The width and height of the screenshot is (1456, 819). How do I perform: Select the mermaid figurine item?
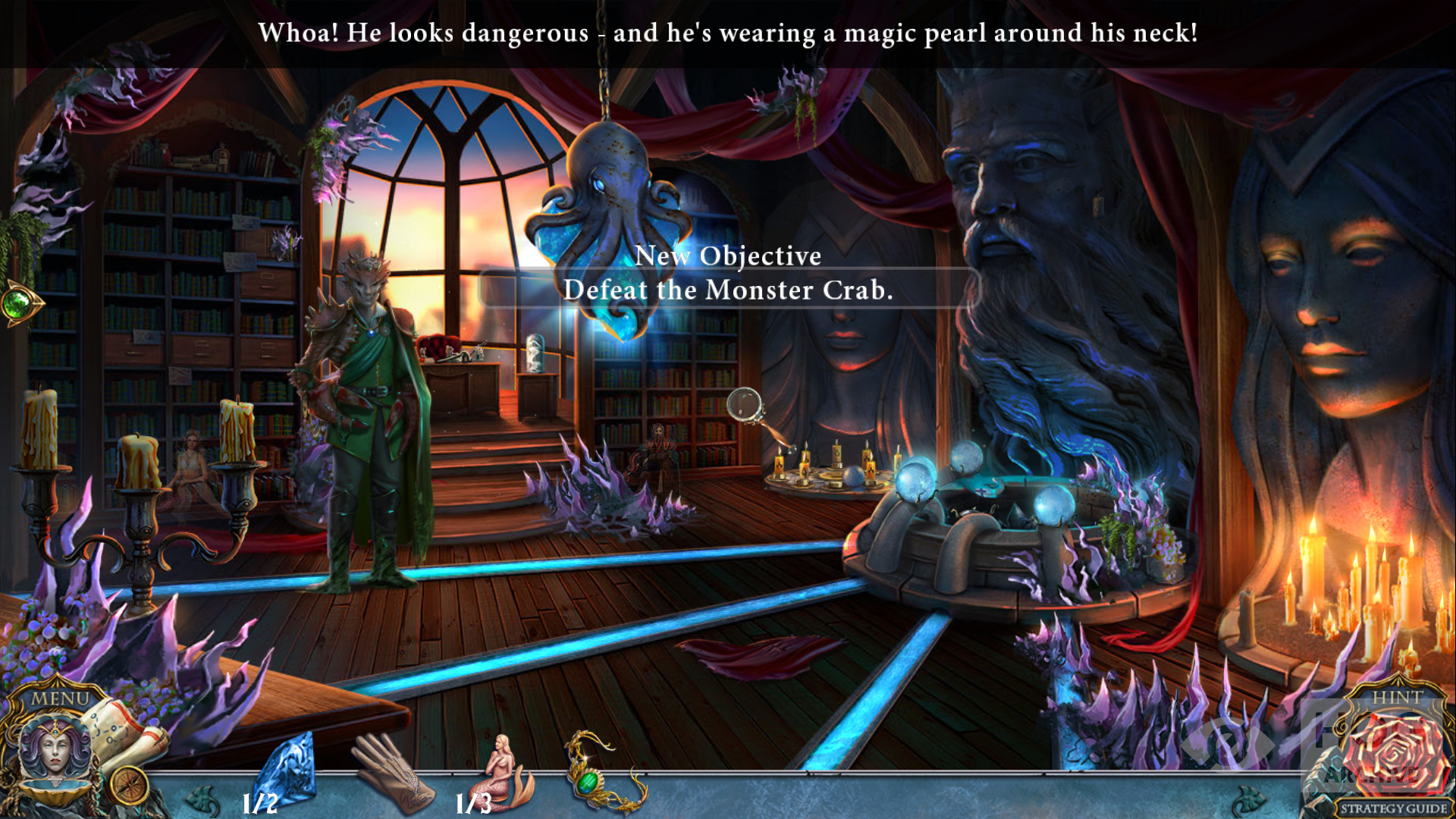504,773
